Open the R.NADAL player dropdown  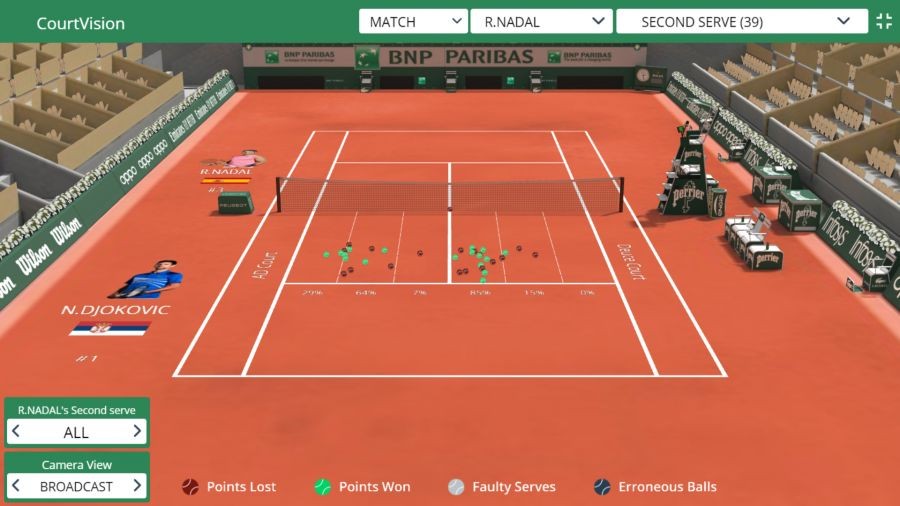click(542, 22)
